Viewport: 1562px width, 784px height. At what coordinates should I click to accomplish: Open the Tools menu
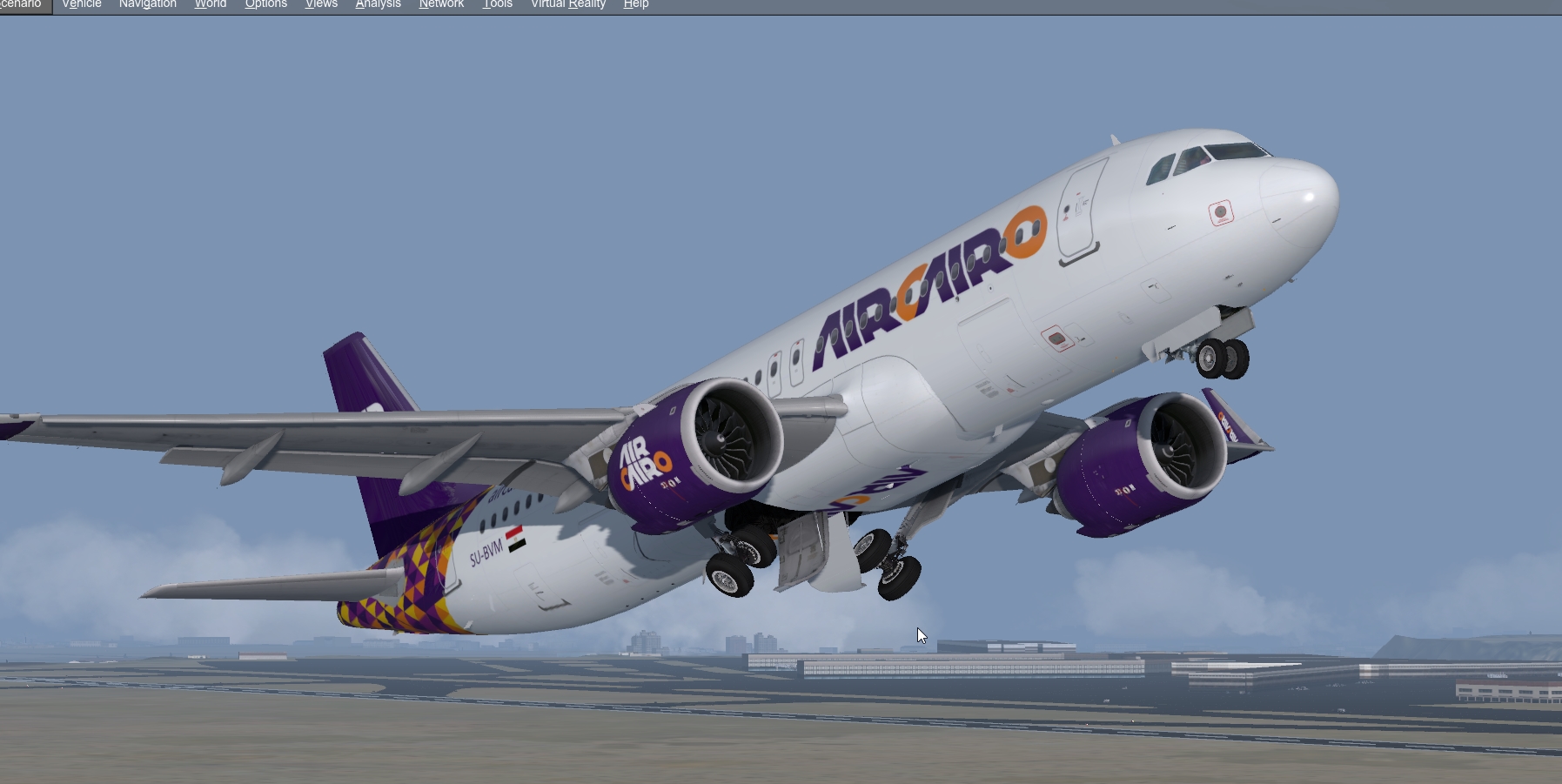pos(497,4)
